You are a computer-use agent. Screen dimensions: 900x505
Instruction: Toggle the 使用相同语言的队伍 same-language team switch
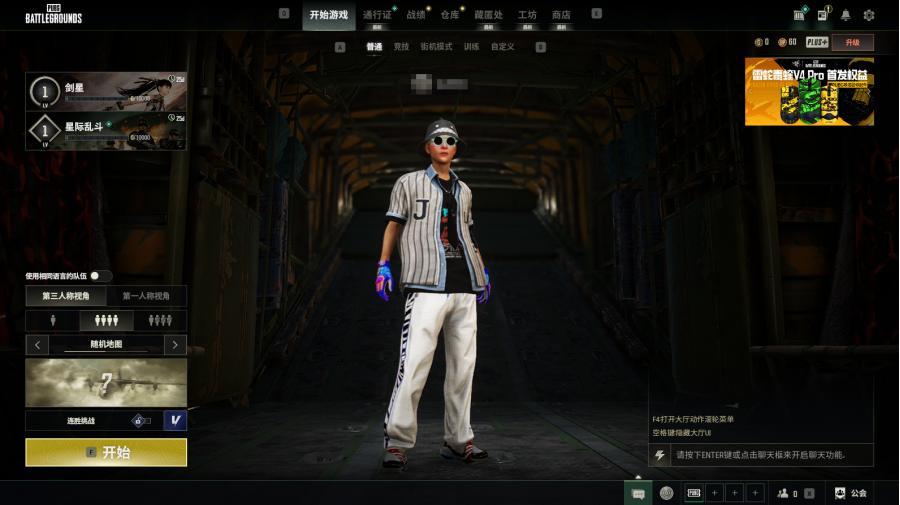pos(100,276)
